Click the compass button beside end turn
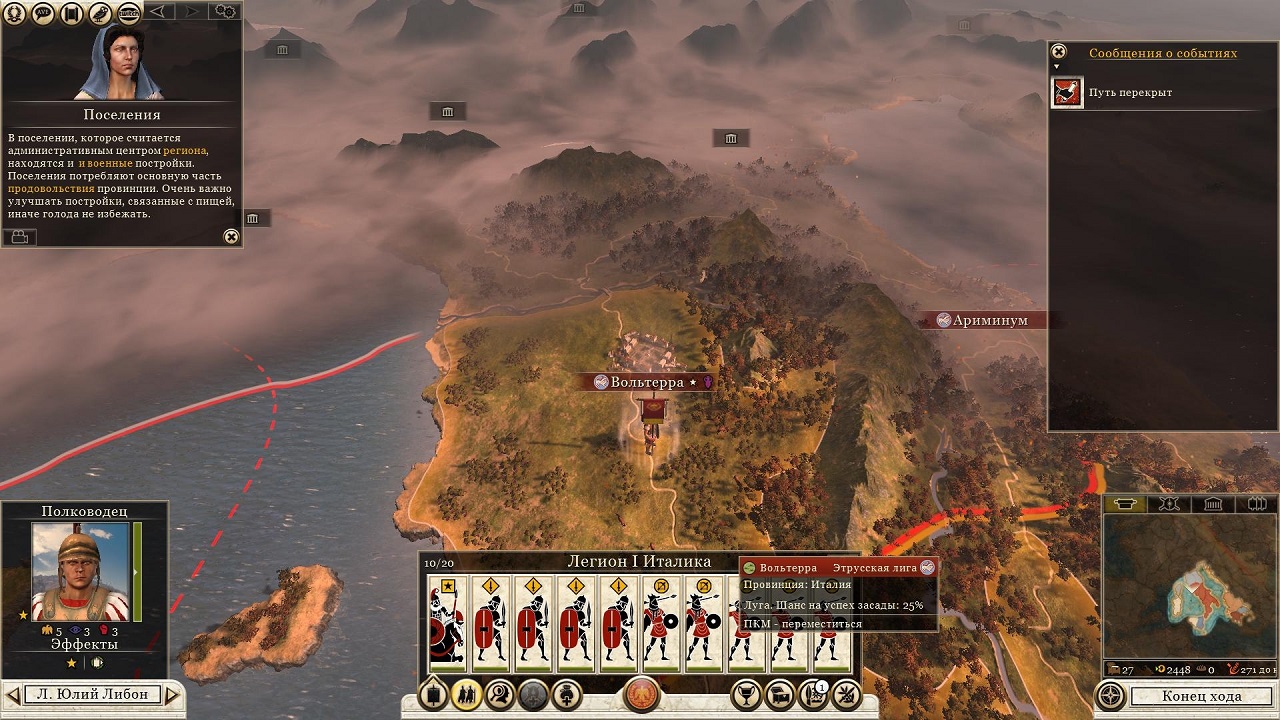Image resolution: width=1280 pixels, height=720 pixels. coord(1111,696)
